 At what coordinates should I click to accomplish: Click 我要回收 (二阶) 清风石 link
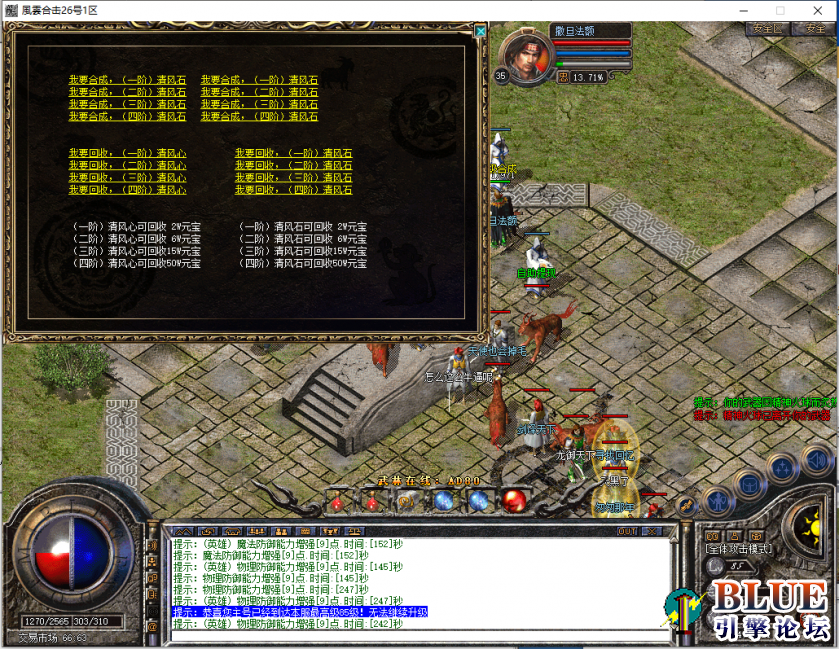[293, 165]
